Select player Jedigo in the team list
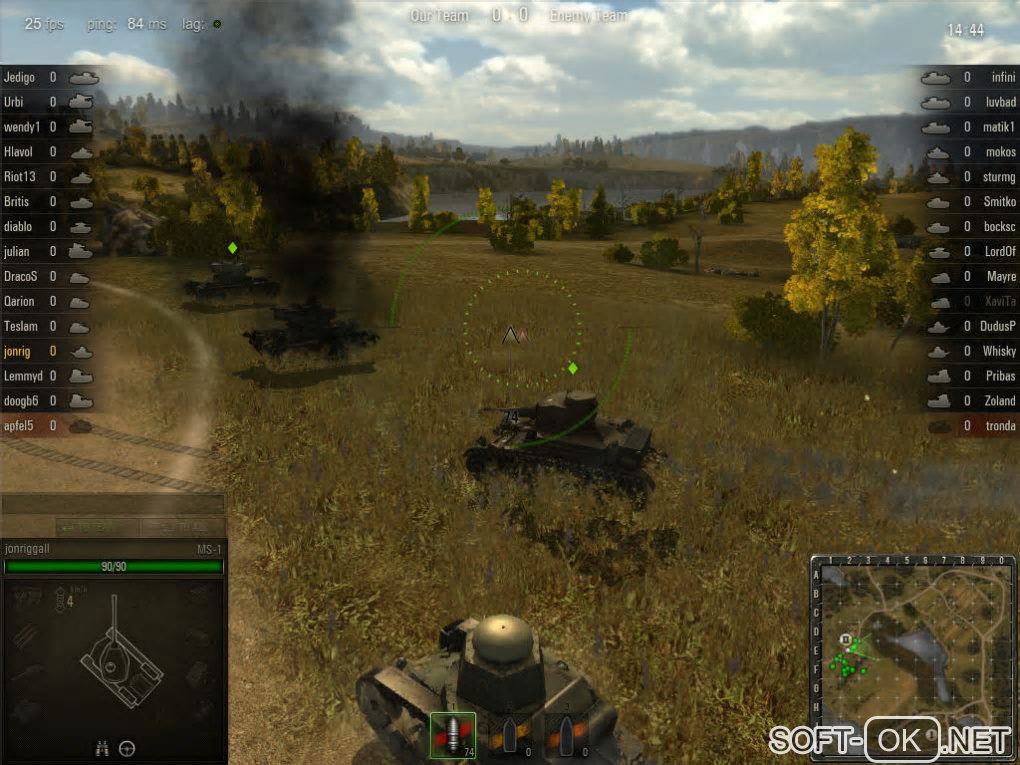 tap(20, 77)
